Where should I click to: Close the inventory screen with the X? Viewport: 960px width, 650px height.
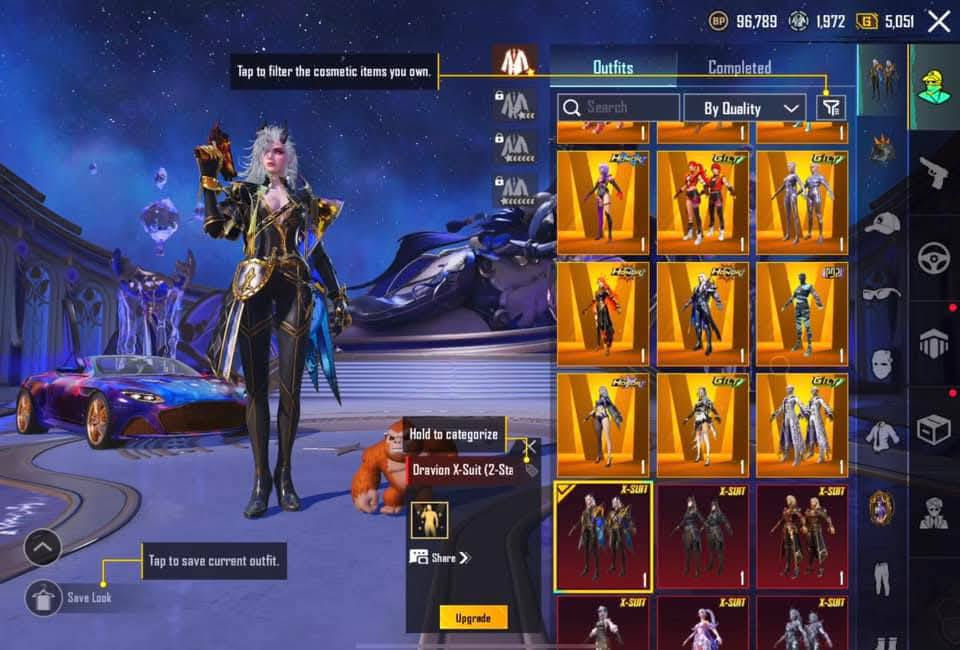coord(939,21)
